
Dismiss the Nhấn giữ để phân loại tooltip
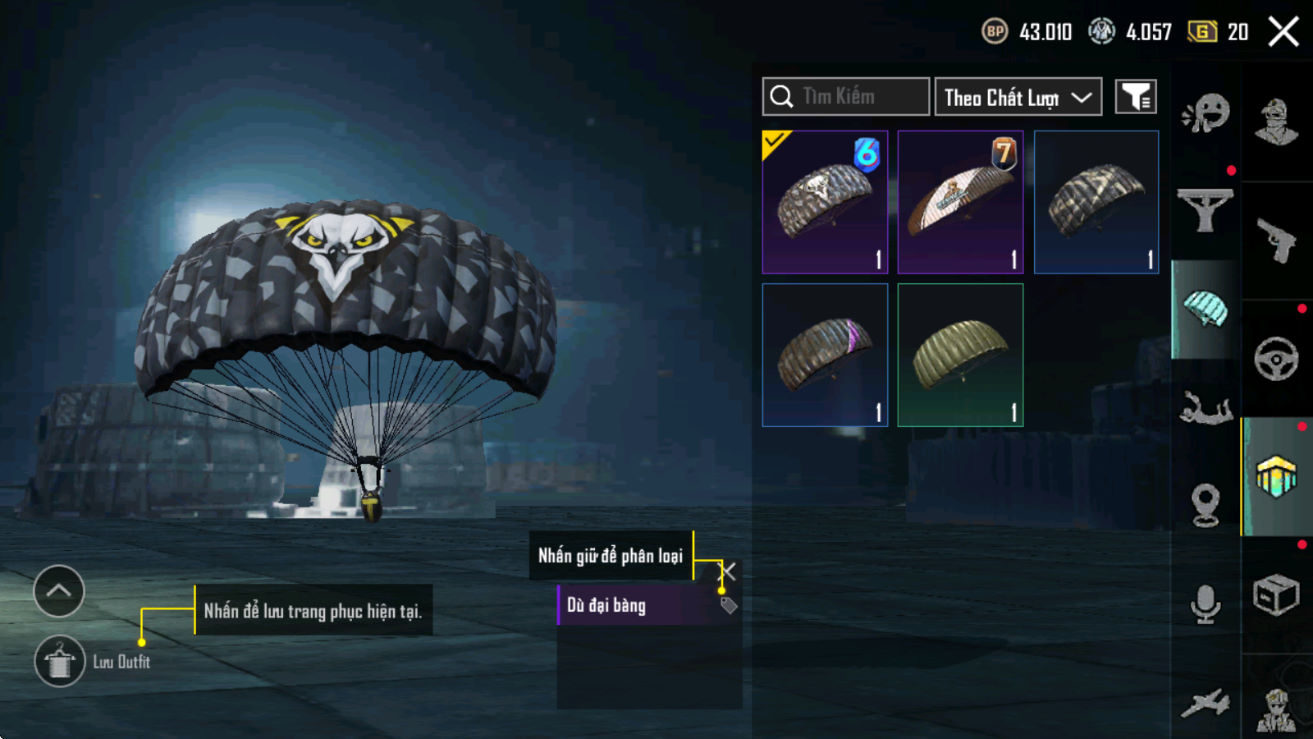point(729,571)
